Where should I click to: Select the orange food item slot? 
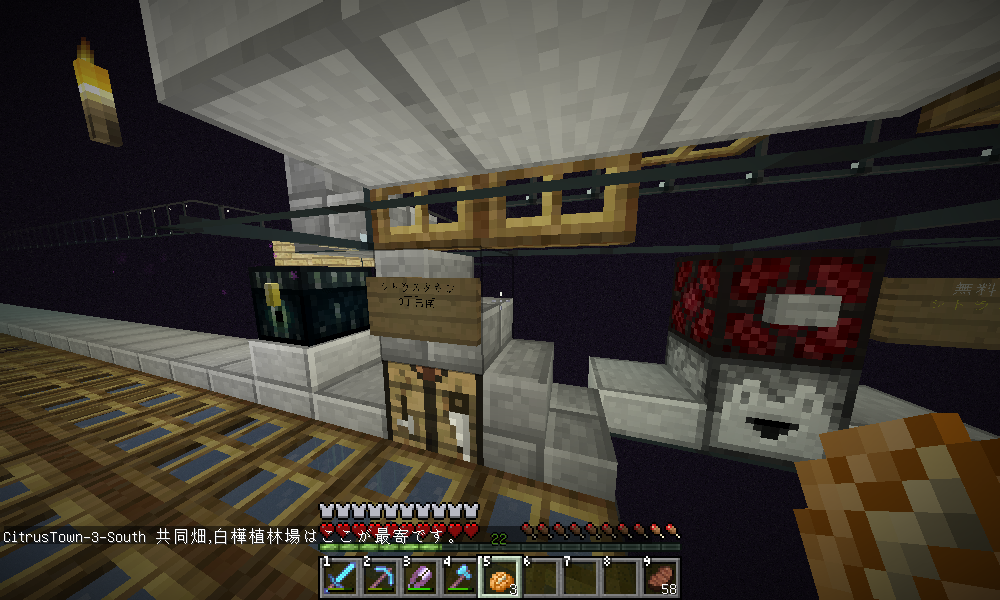click(x=500, y=577)
